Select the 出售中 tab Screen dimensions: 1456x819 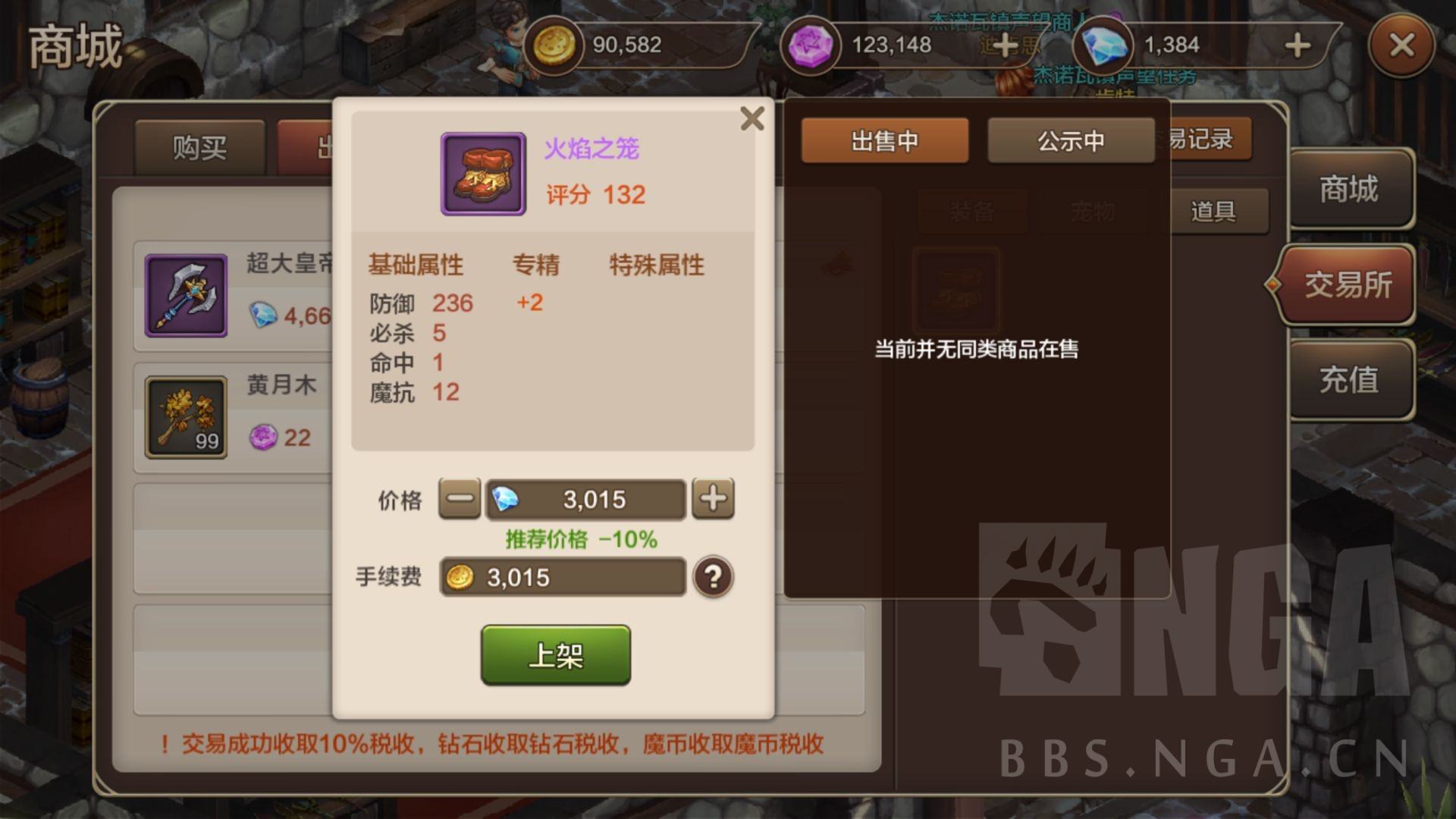[884, 141]
